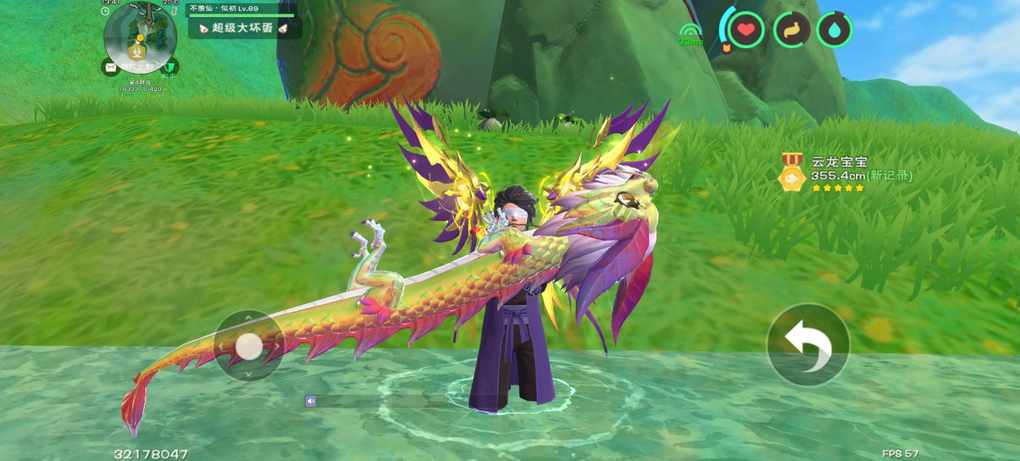Tap the virtual movement joystick

tap(249, 346)
